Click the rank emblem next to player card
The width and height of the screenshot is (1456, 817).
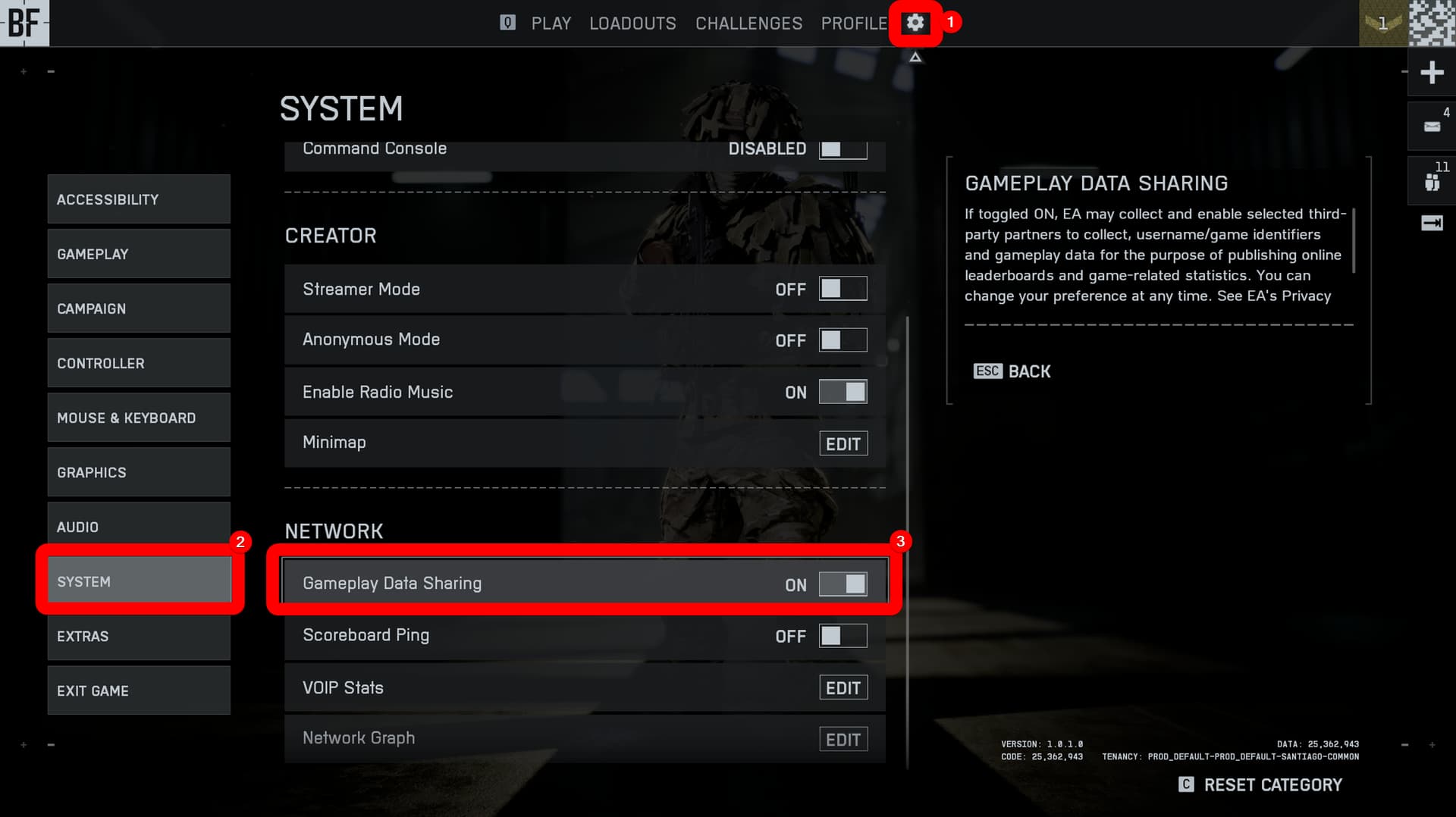[x=1382, y=23]
